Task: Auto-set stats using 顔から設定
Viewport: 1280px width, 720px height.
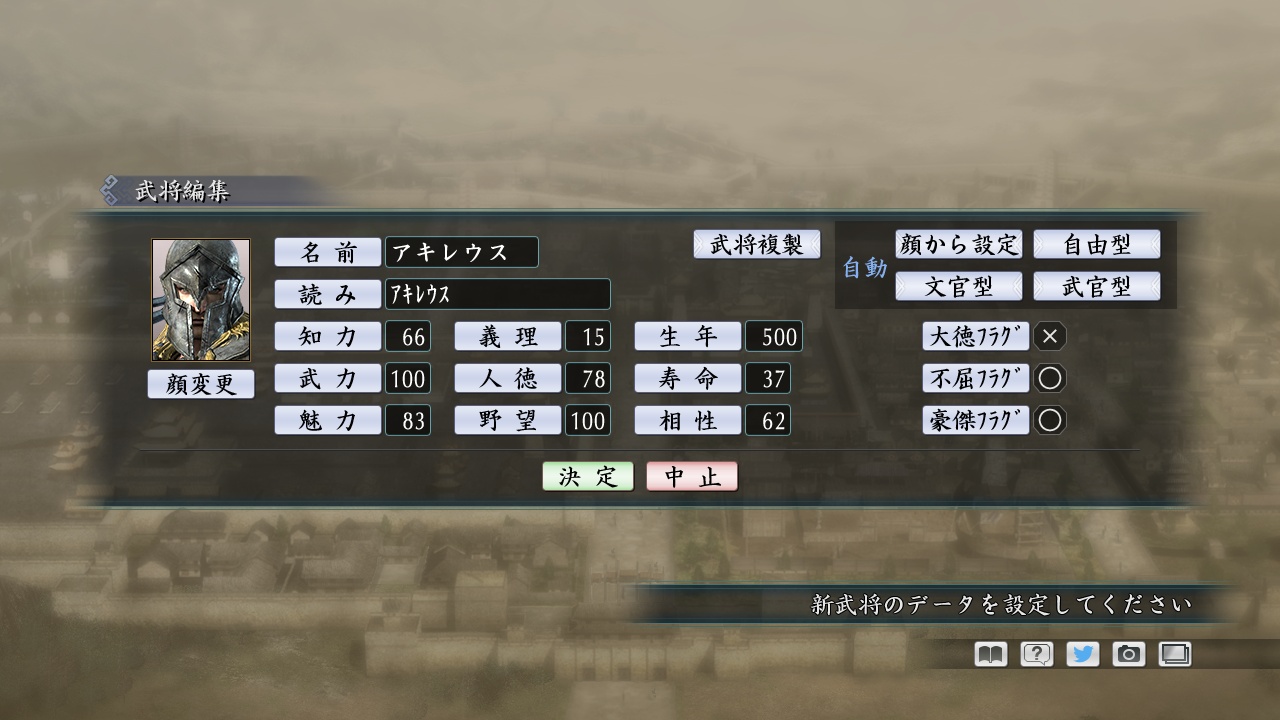Action: tap(958, 244)
